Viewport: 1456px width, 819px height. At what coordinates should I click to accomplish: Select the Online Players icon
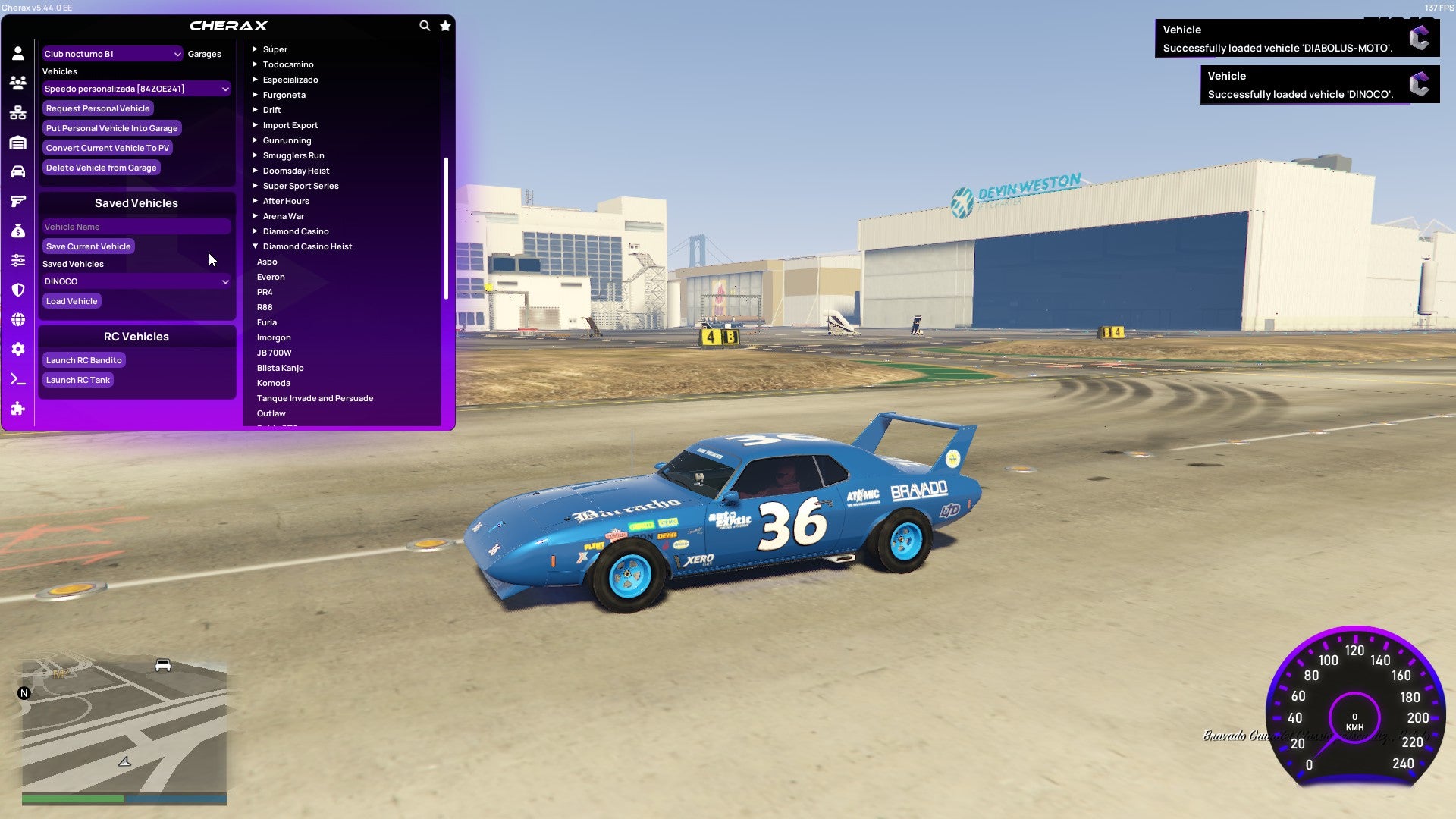17,82
